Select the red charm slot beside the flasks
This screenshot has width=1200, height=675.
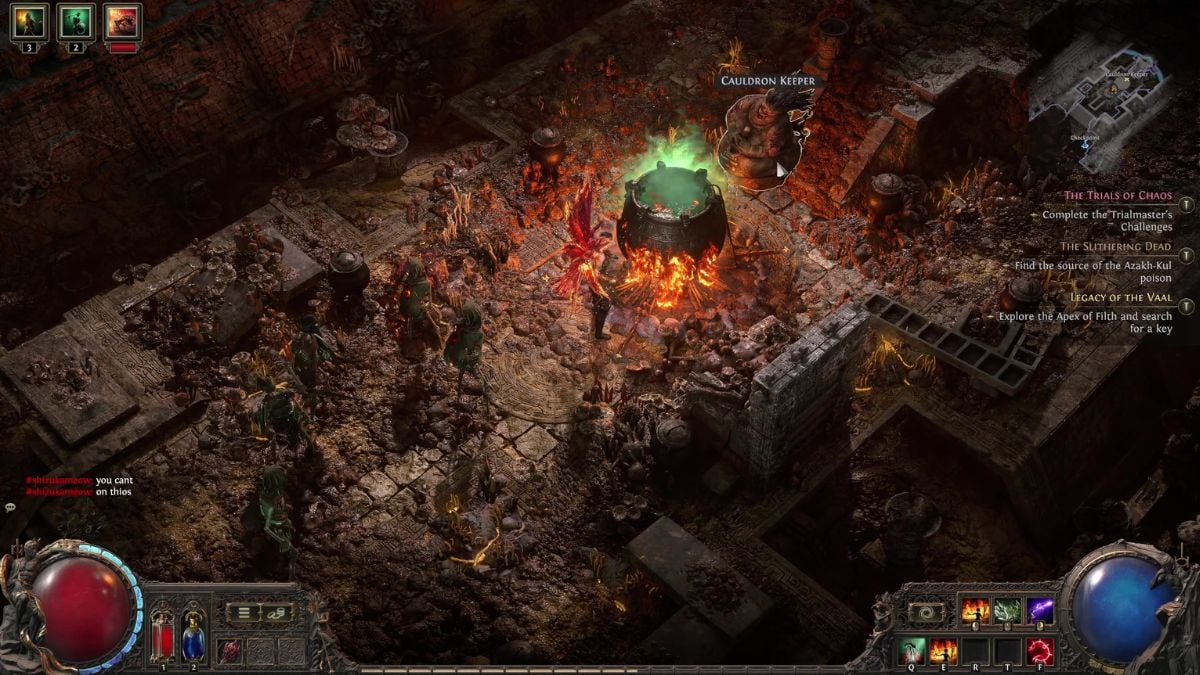pos(230,650)
